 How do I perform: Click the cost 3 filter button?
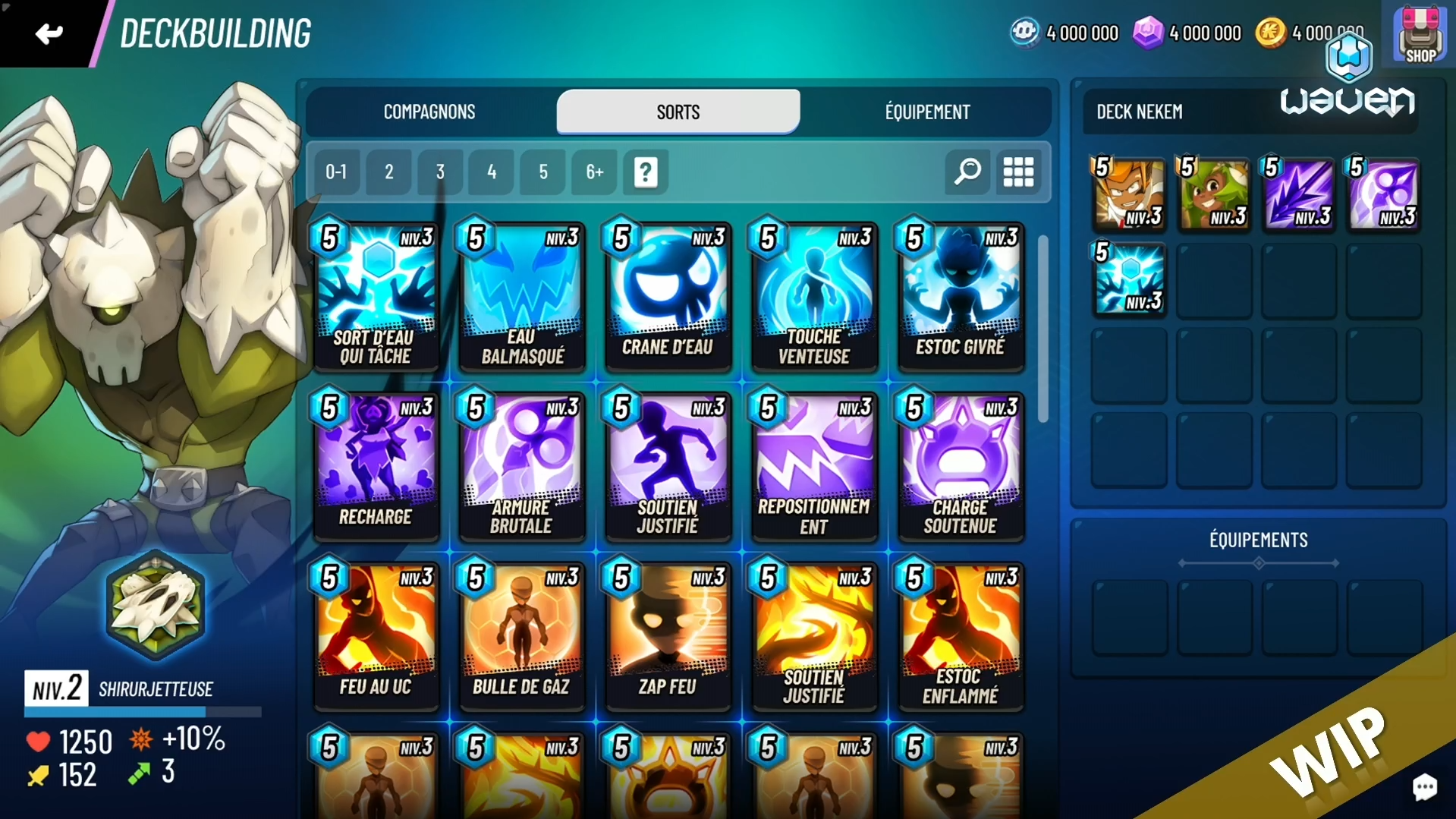[x=439, y=172]
